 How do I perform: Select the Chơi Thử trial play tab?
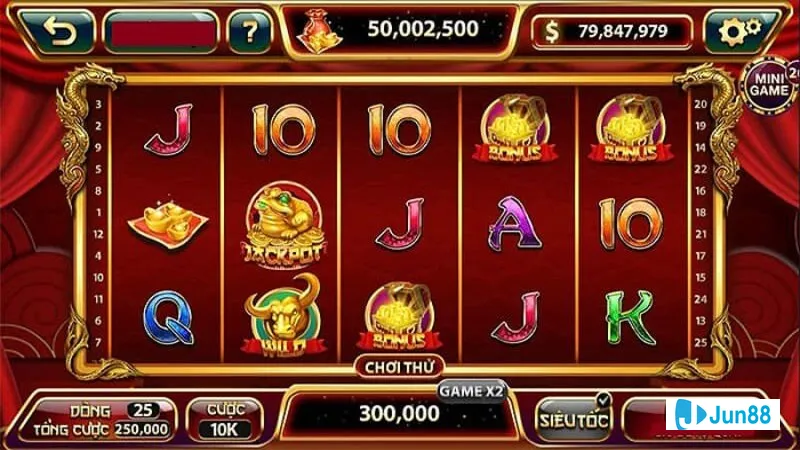click(x=398, y=367)
